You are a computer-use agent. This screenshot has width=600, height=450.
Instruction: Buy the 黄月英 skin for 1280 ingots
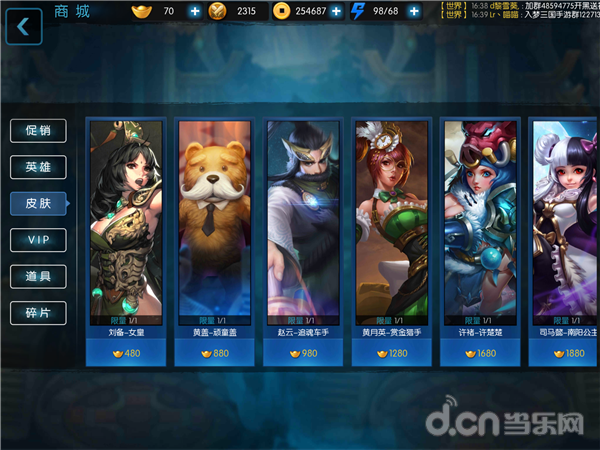point(392,352)
